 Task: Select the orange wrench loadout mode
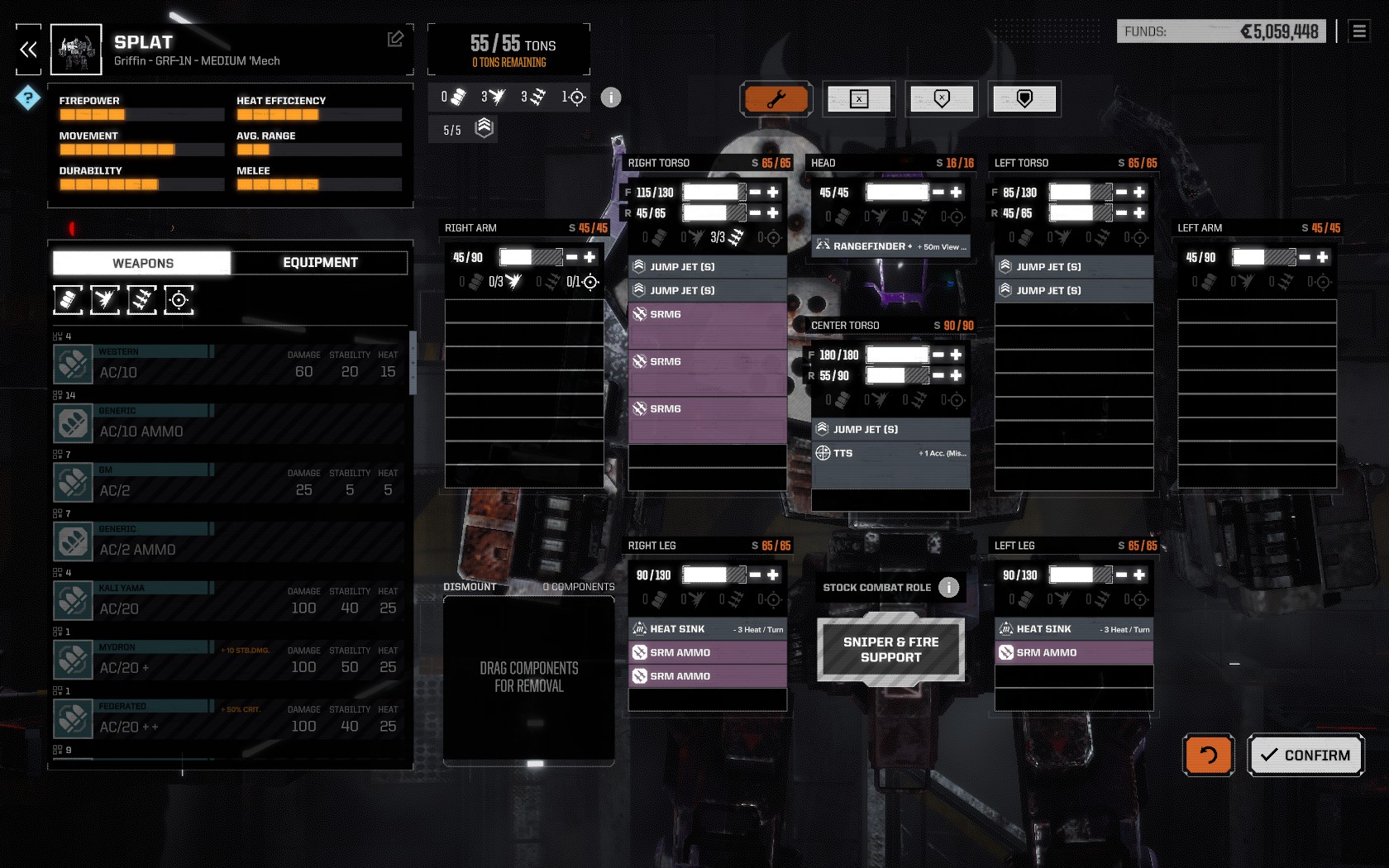pyautogui.click(x=776, y=99)
